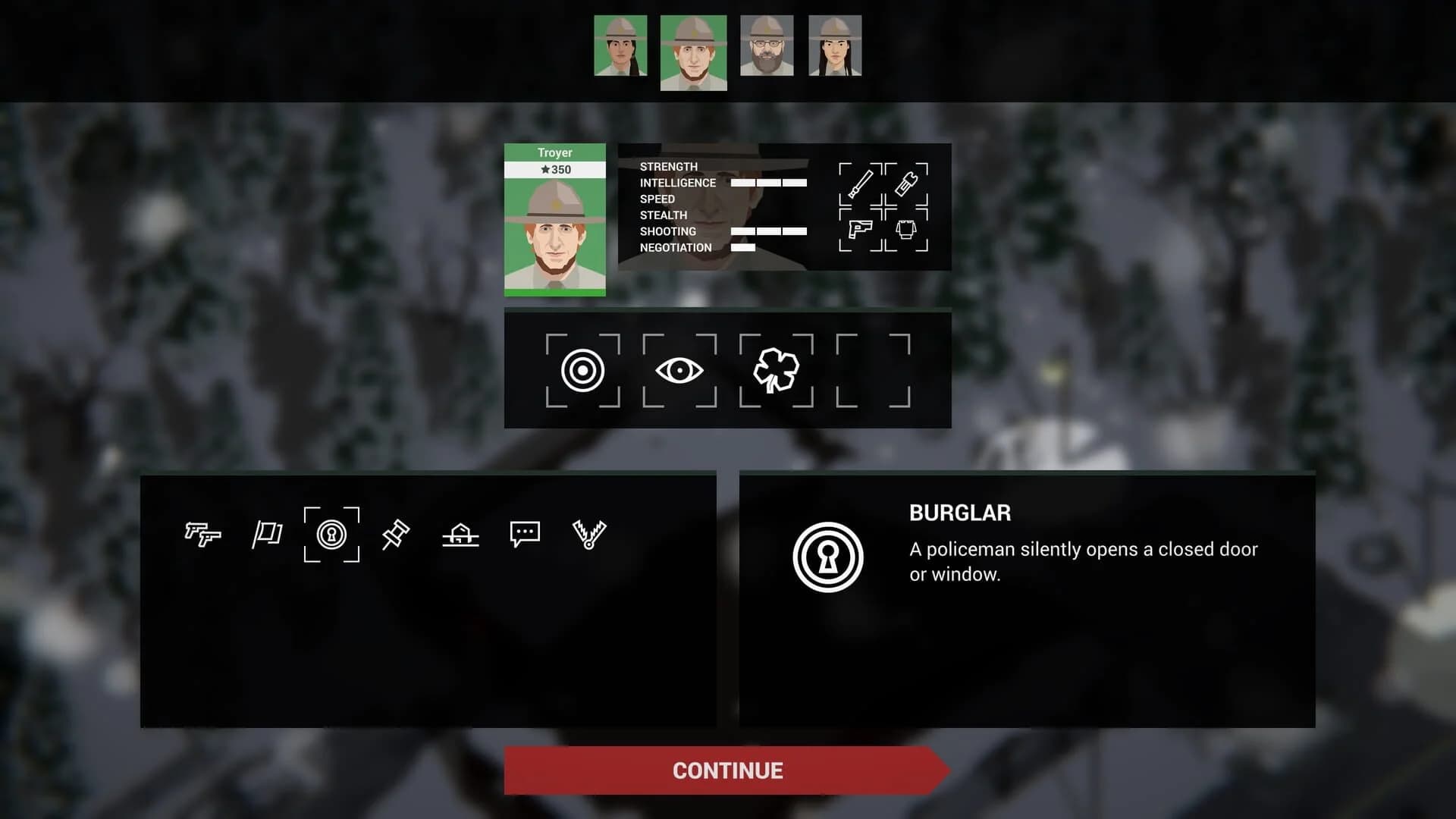Select the speech bubble skill icon
The image size is (1456, 819).
click(x=525, y=535)
